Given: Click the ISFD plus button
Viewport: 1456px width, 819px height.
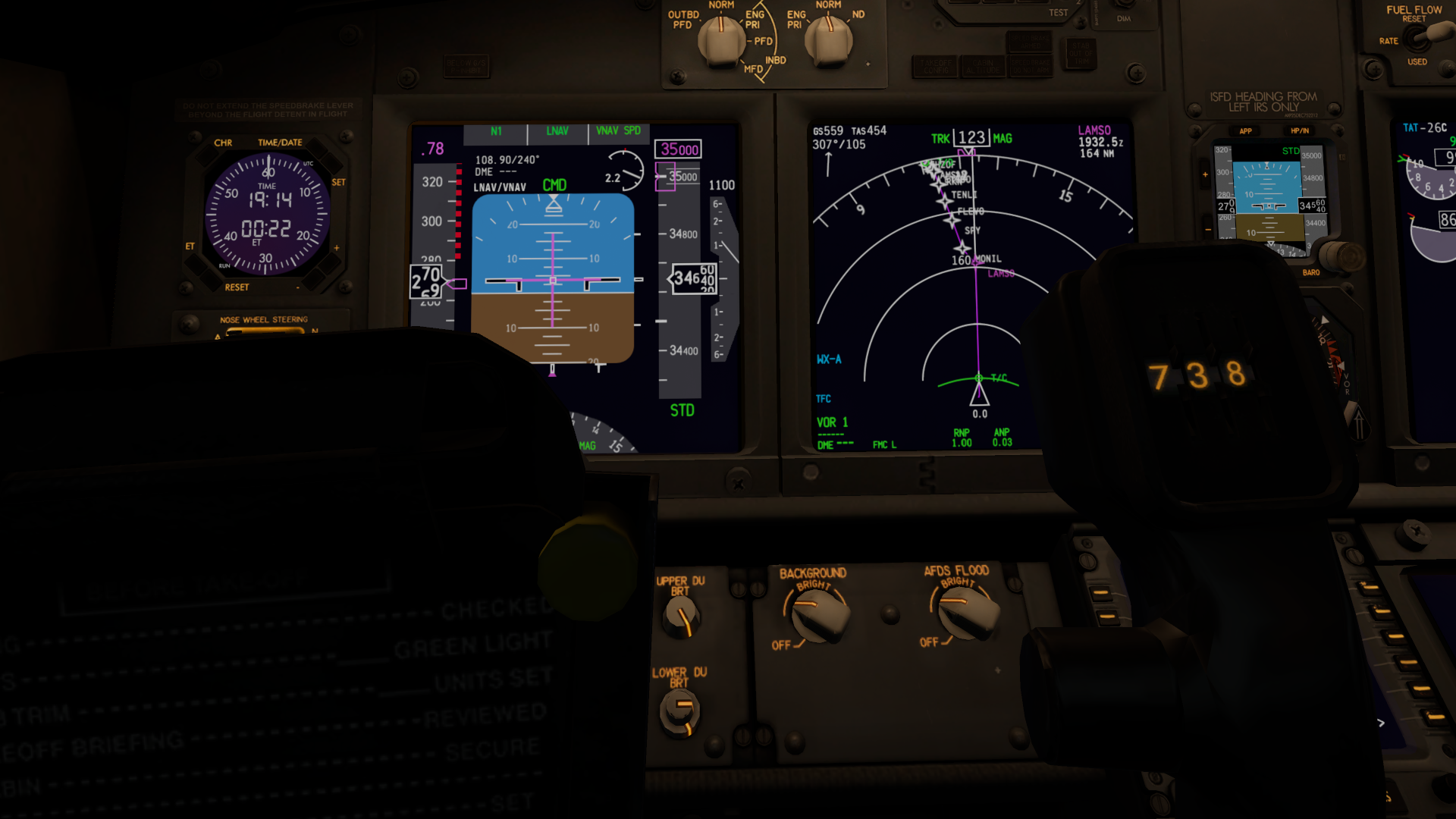Looking at the screenshot, I should 1205,175.
